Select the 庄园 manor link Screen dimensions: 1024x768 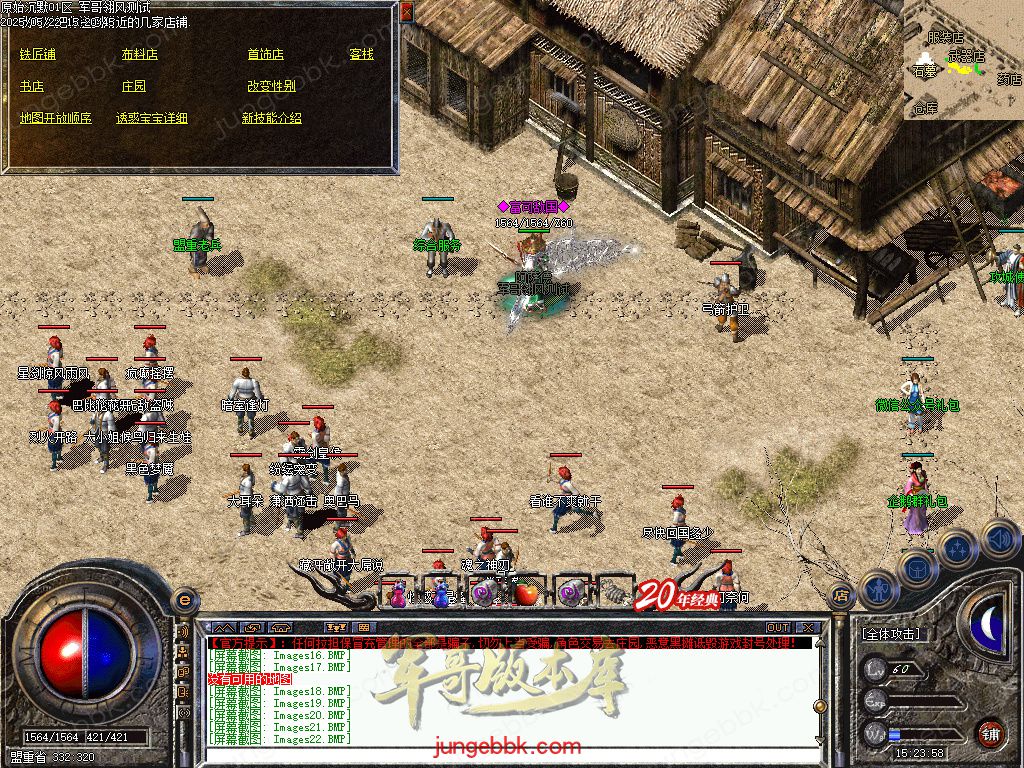pos(133,86)
